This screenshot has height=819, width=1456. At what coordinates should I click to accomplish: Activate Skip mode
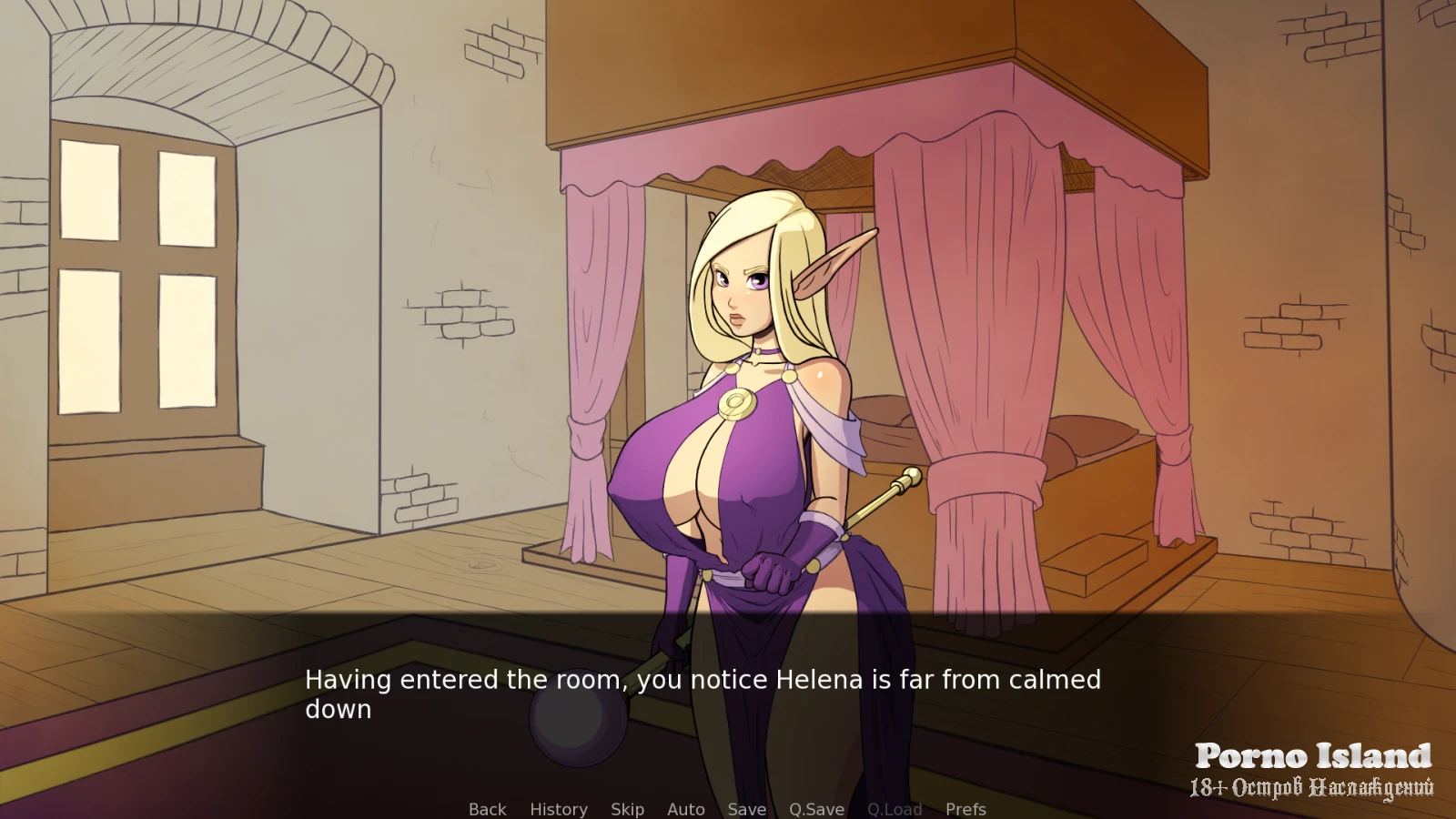click(x=627, y=809)
